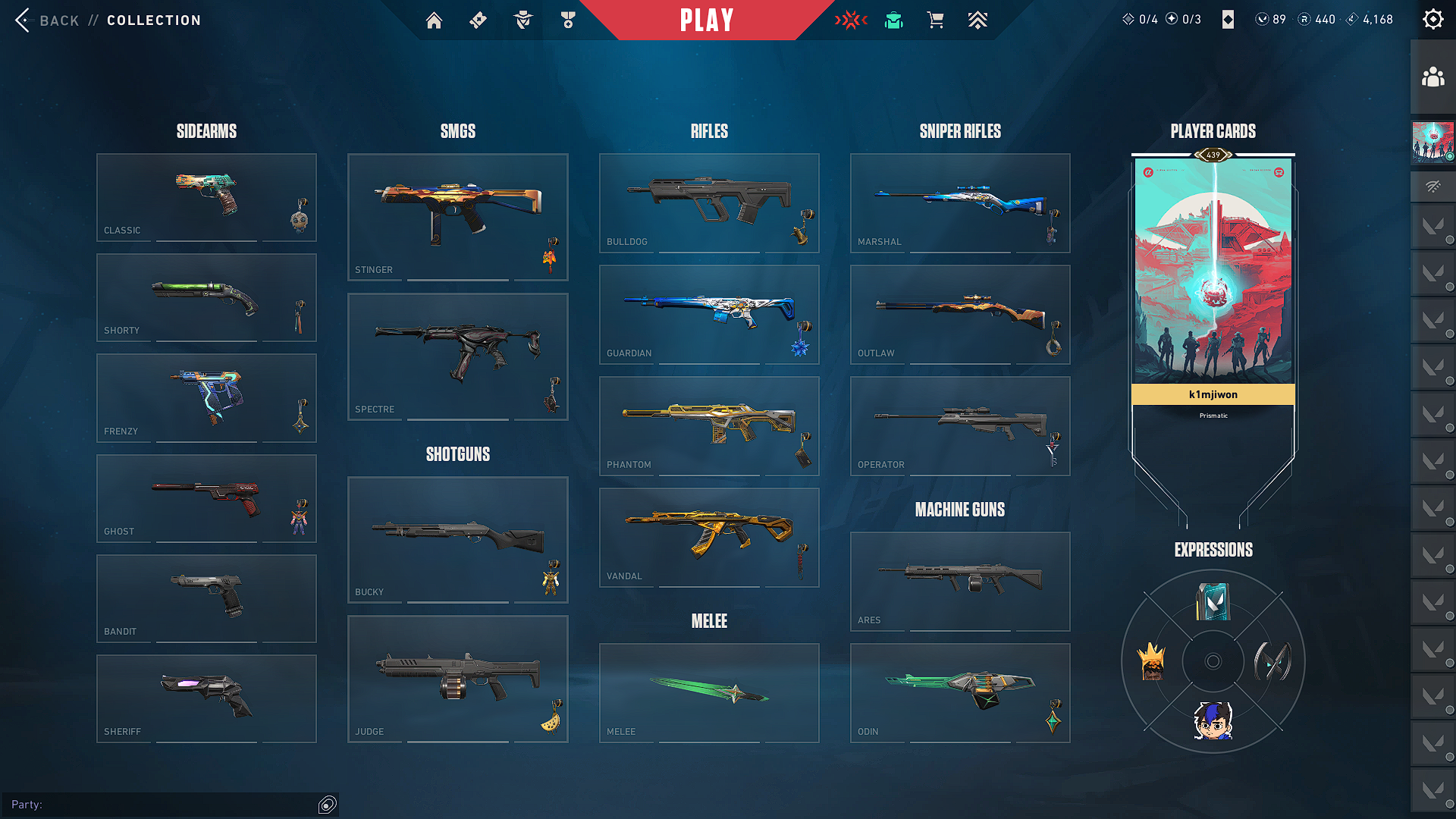Choose the Phantom rifle tile
Image resolution: width=1456 pixels, height=819 pixels.
click(x=709, y=425)
